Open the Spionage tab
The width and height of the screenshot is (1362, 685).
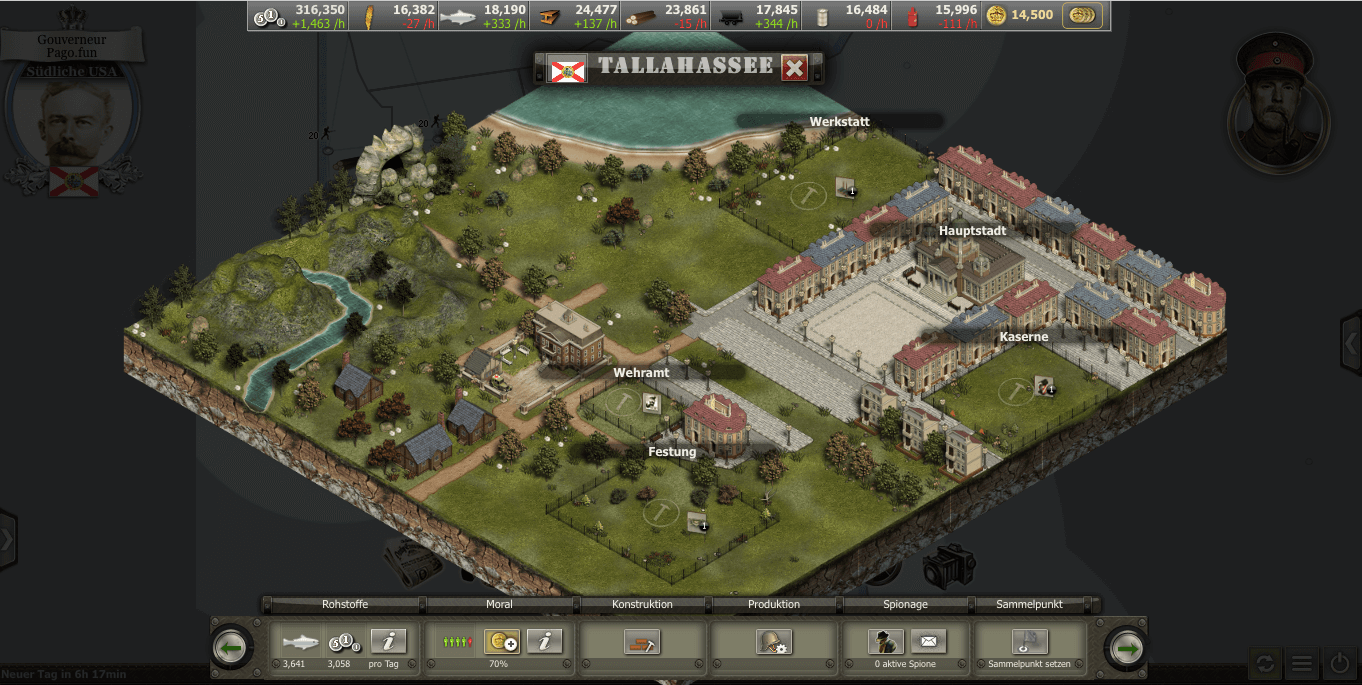pos(907,604)
